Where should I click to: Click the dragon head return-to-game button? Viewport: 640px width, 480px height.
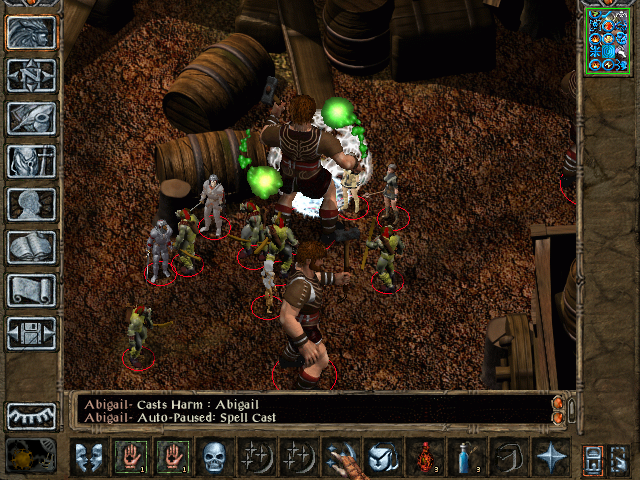(32, 32)
